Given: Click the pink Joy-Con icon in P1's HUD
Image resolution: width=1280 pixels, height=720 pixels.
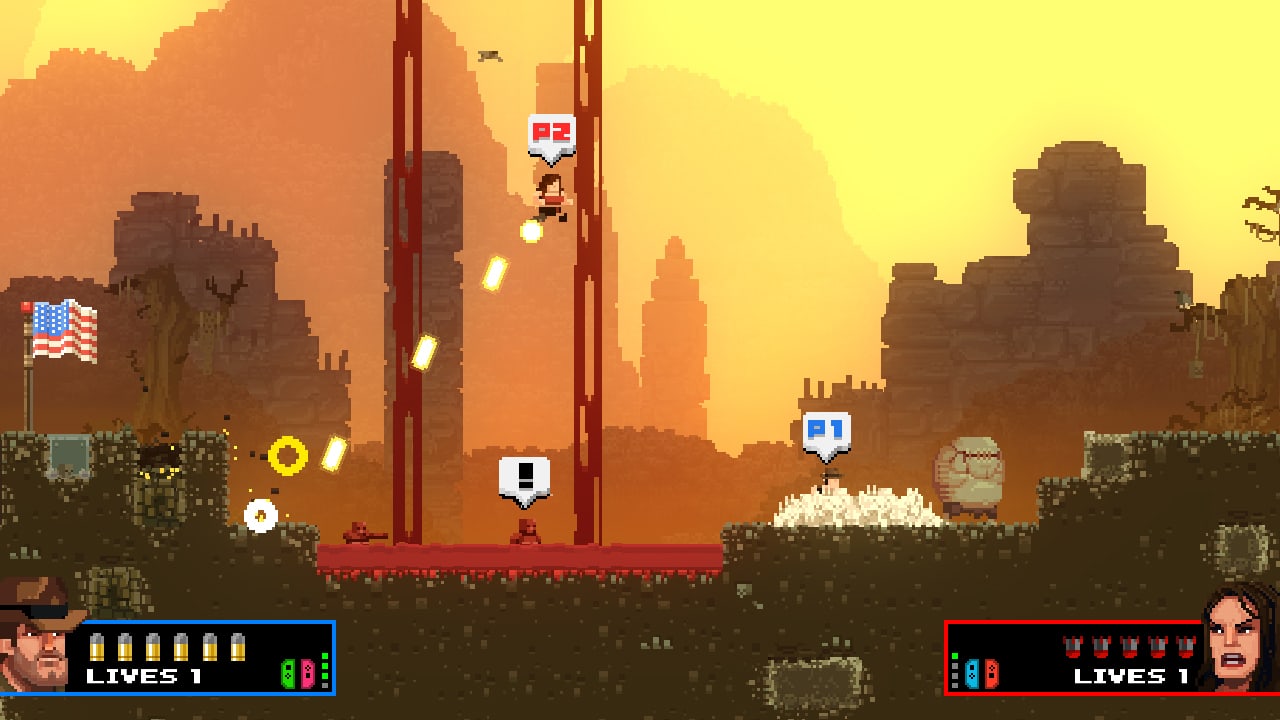Looking at the screenshot, I should pos(307,675).
